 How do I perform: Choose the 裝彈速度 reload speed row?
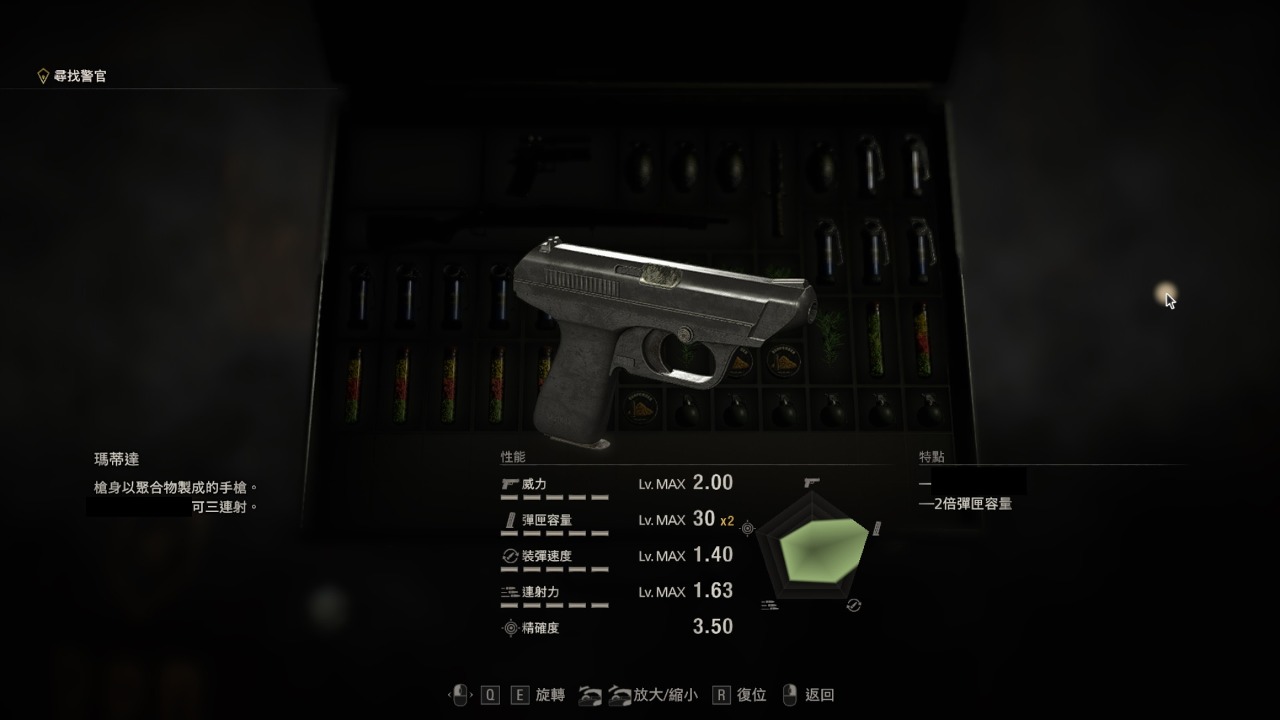[616, 556]
